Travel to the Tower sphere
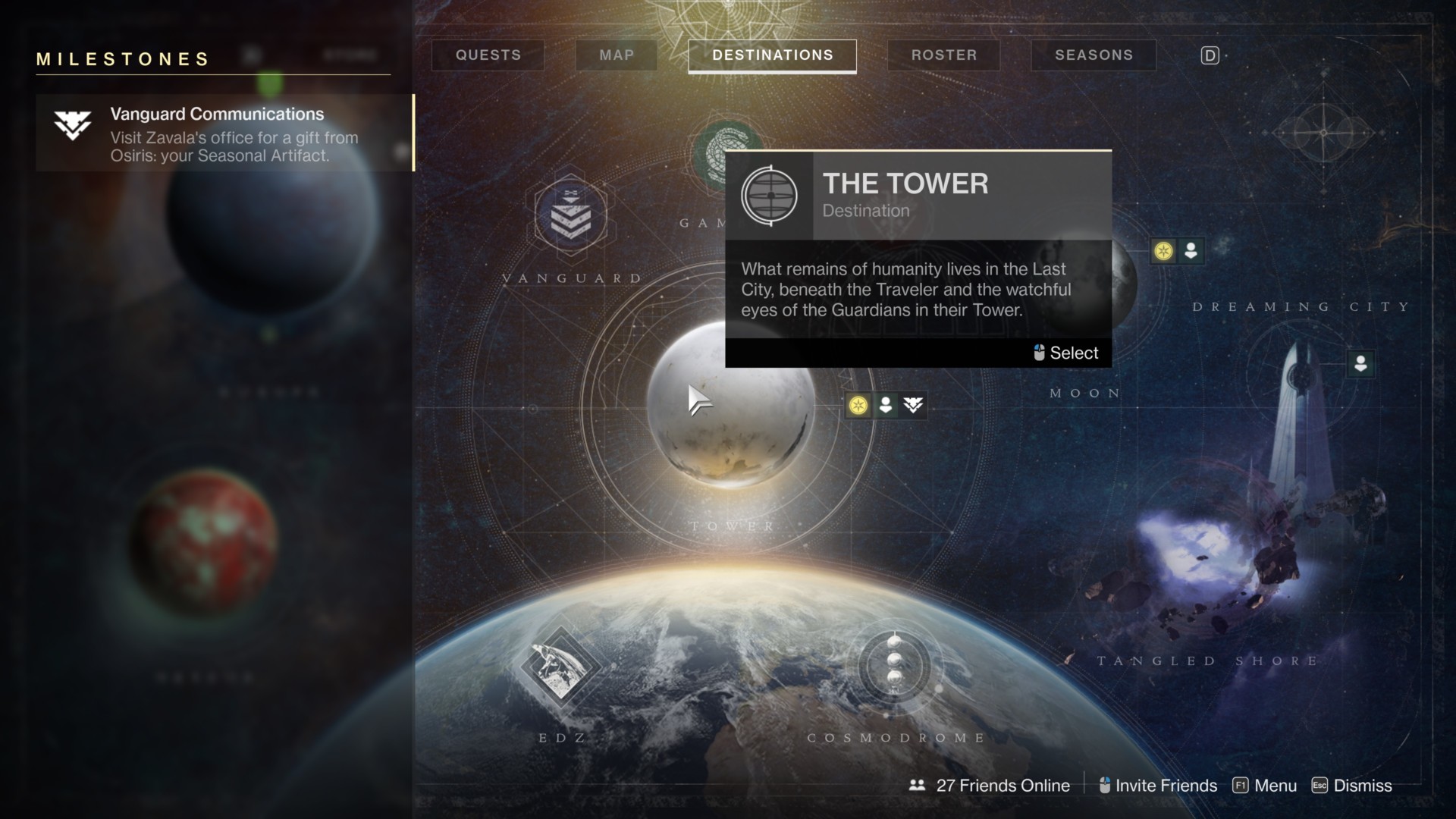The width and height of the screenshot is (1456, 819). (731, 406)
